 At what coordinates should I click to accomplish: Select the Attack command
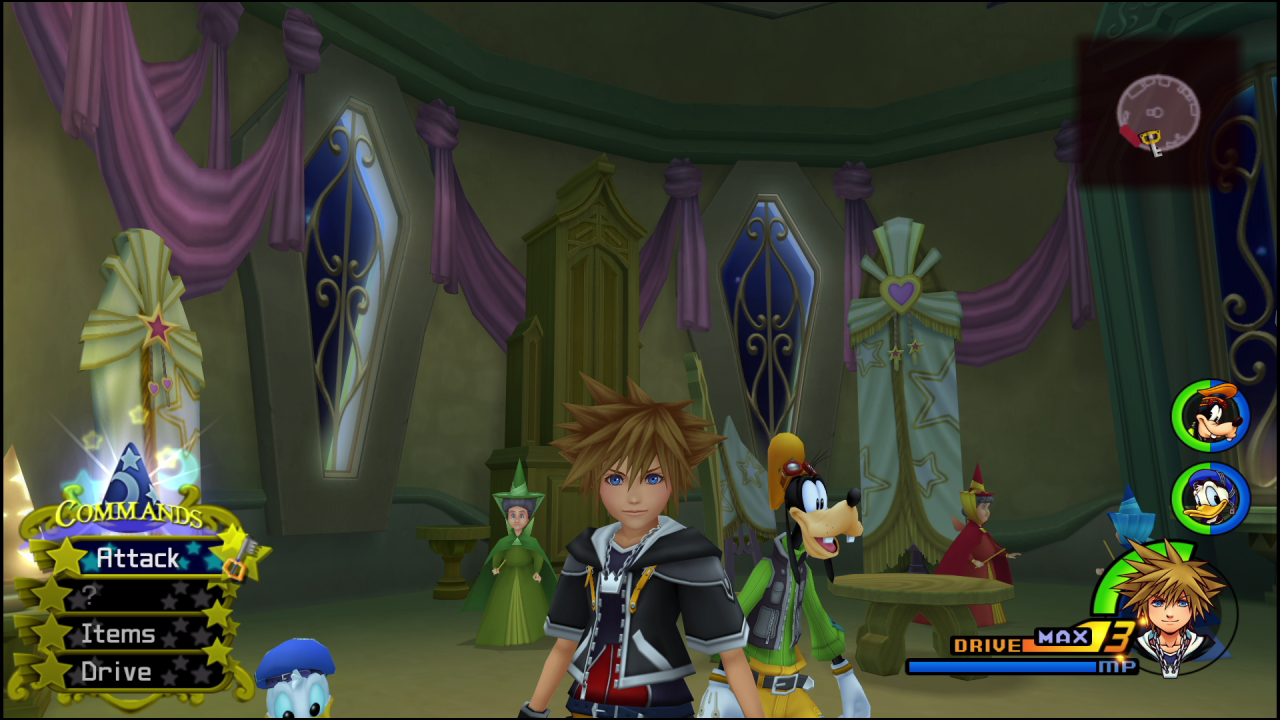pyautogui.click(x=138, y=558)
